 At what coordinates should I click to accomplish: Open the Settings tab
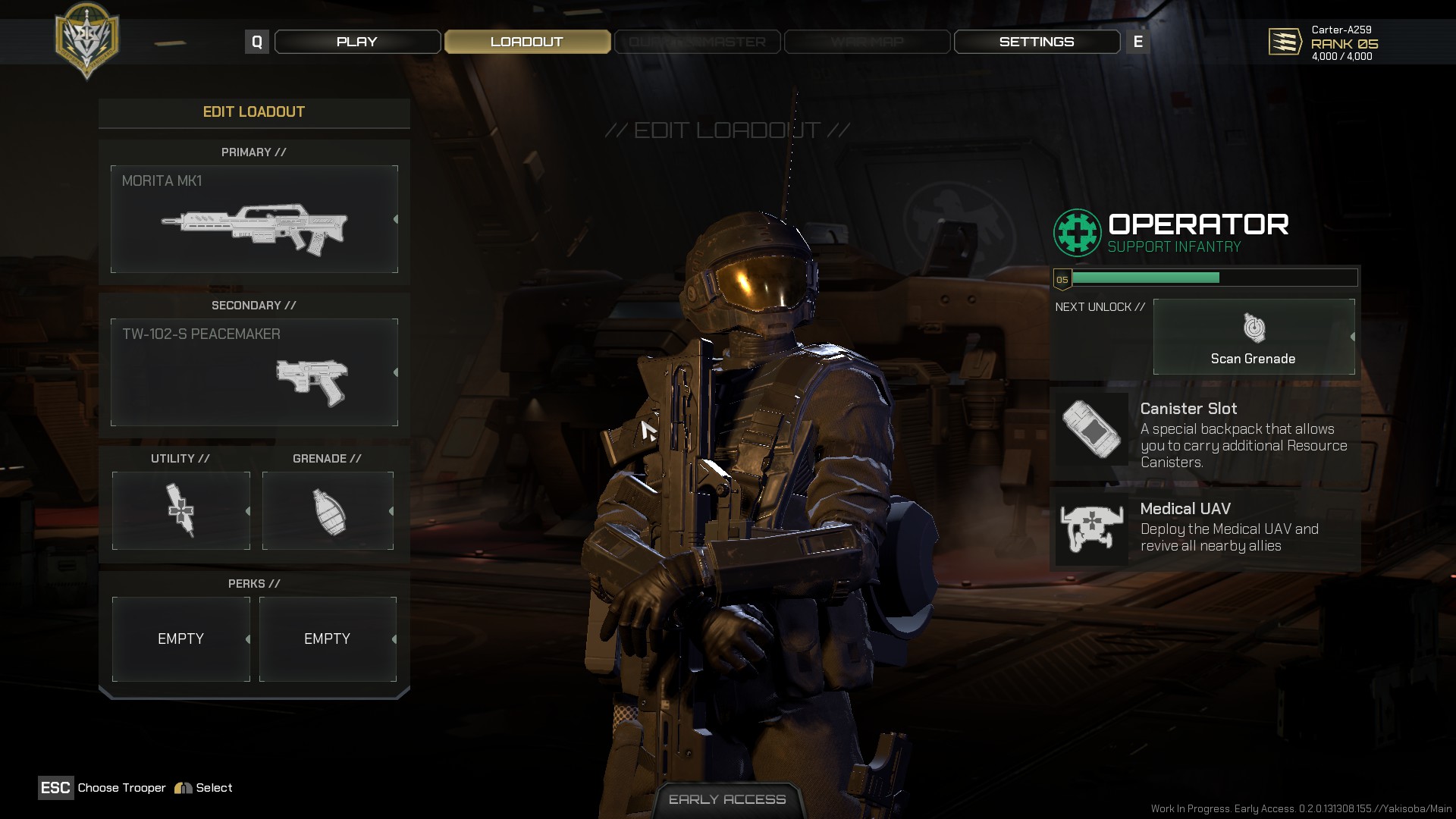point(1037,42)
